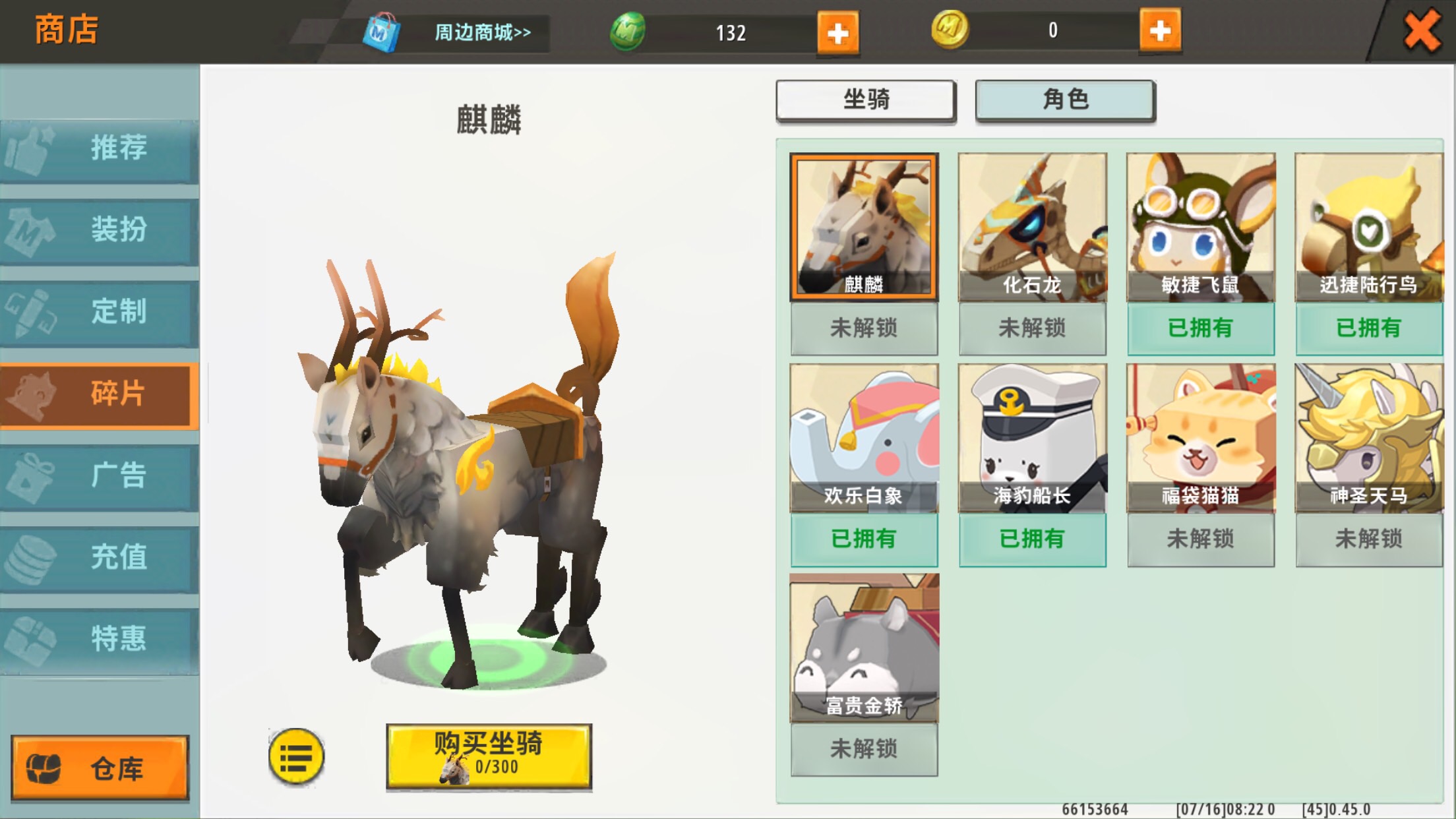Select the 碎片 fragments category

[100, 394]
